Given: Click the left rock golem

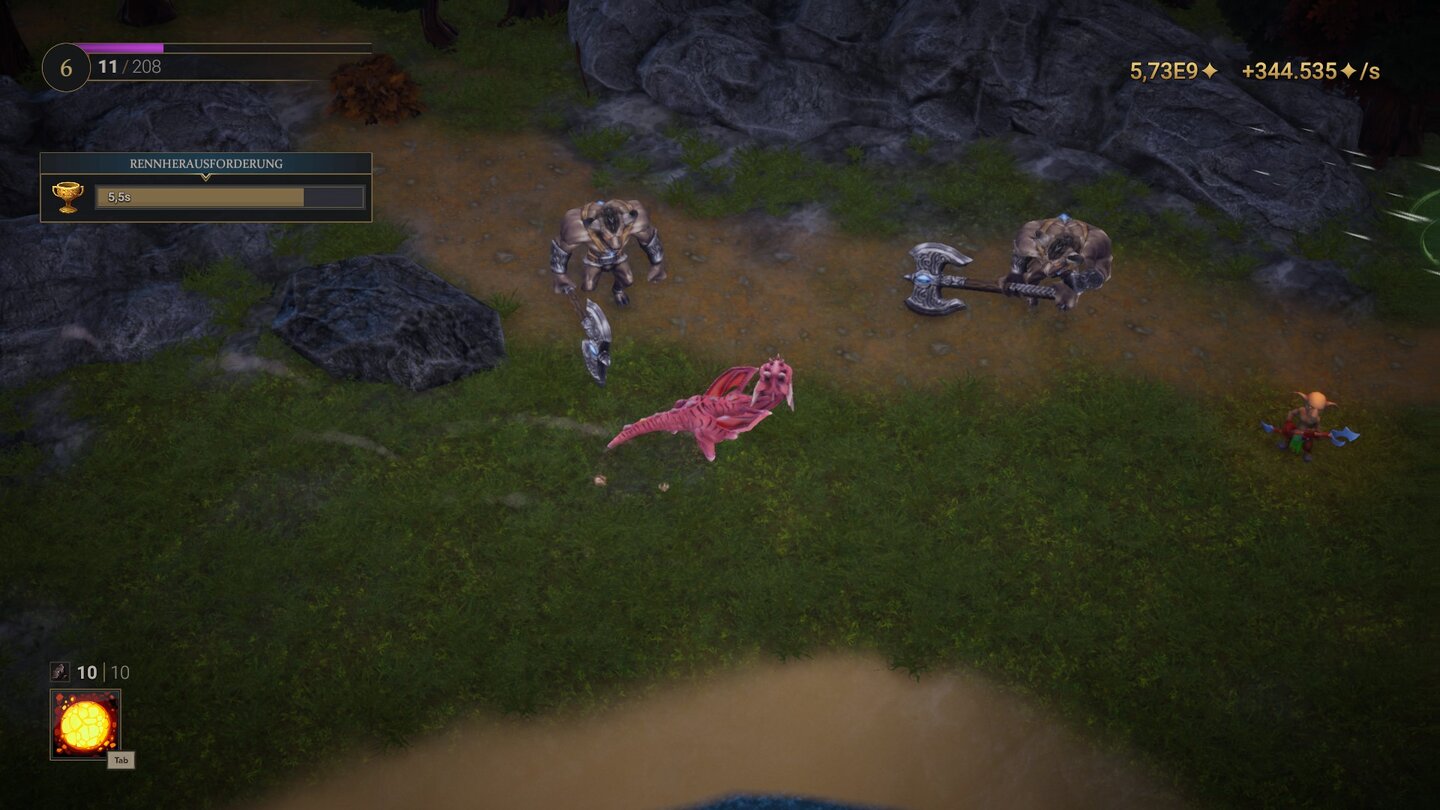Looking at the screenshot, I should click(608, 250).
